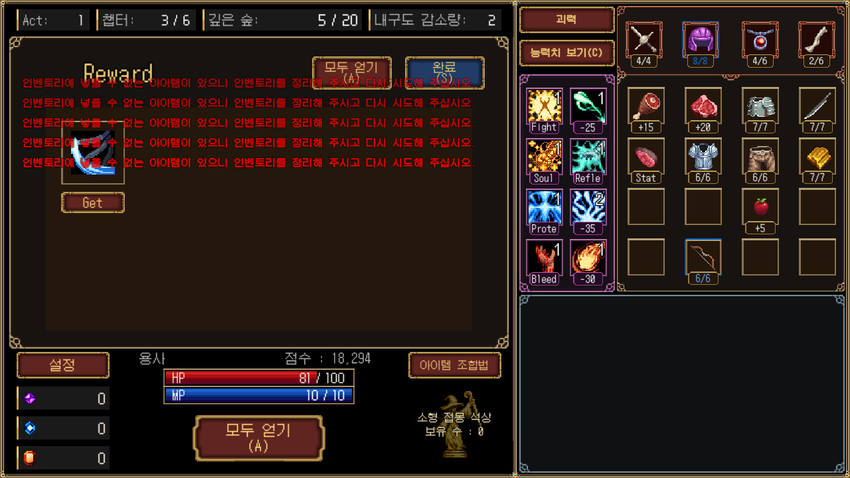Click the 괴력 button
The image size is (850, 478).
(566, 20)
